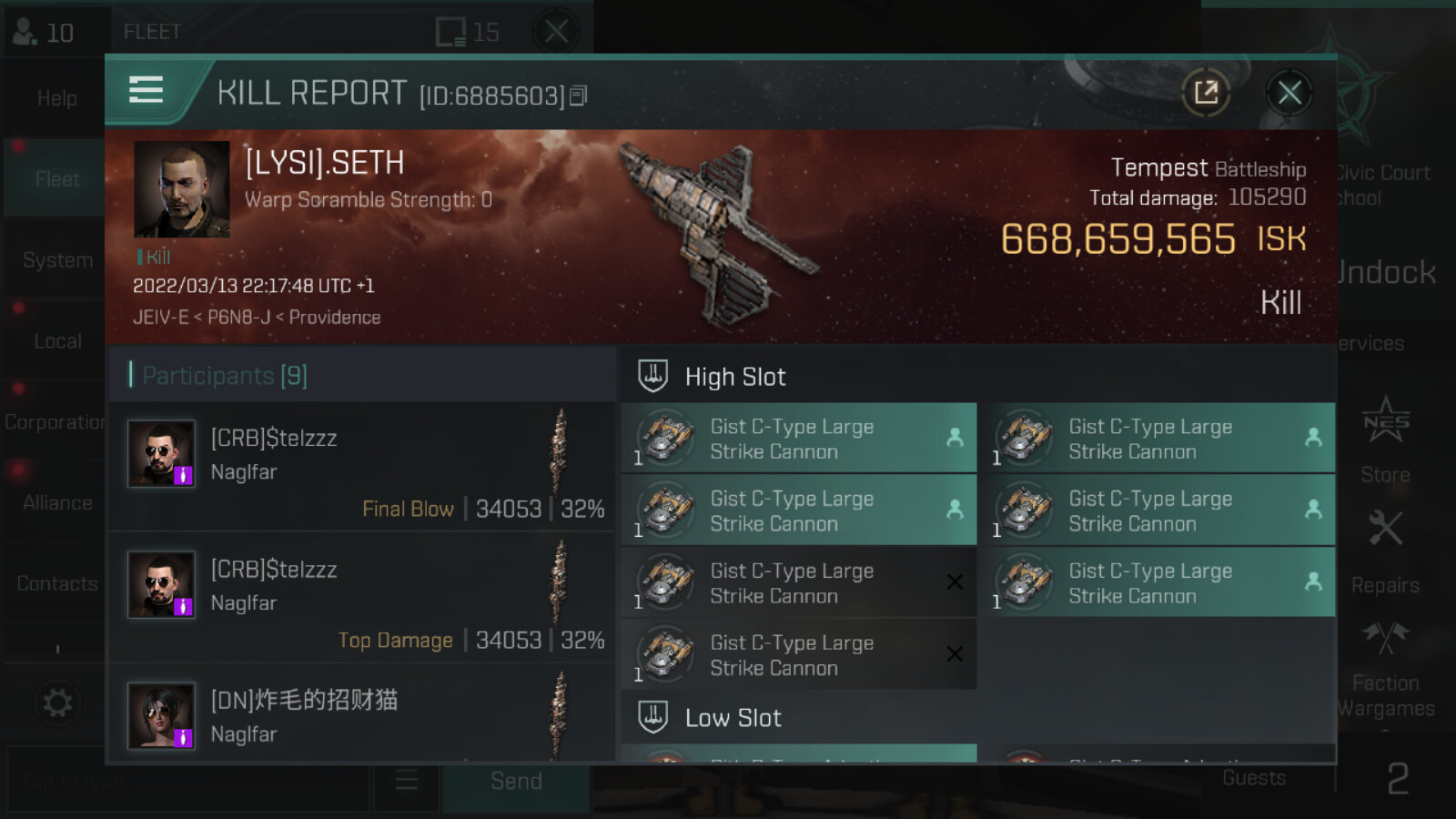This screenshot has height=819, width=1456.
Task: Switch to the System chat channel
Action: (56, 260)
